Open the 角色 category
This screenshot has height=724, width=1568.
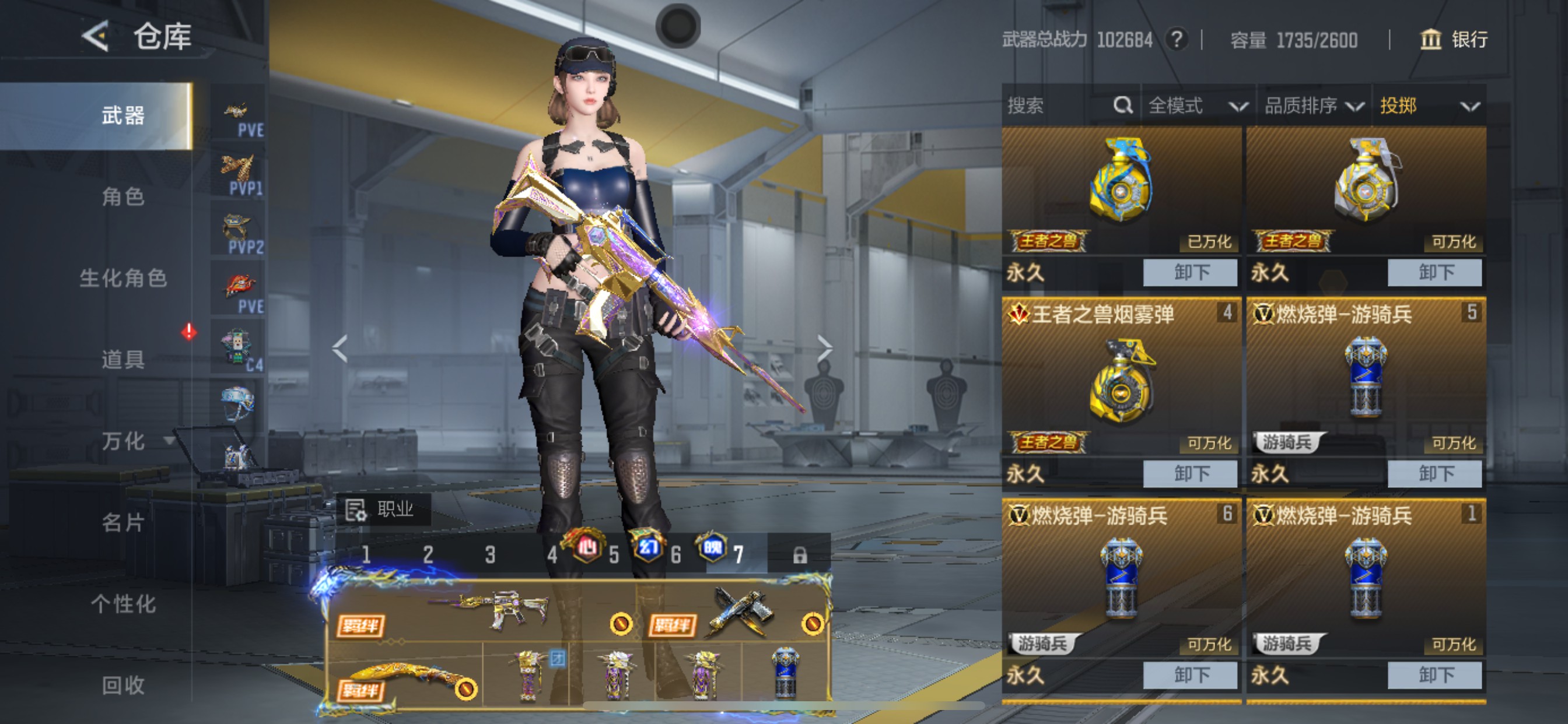123,196
